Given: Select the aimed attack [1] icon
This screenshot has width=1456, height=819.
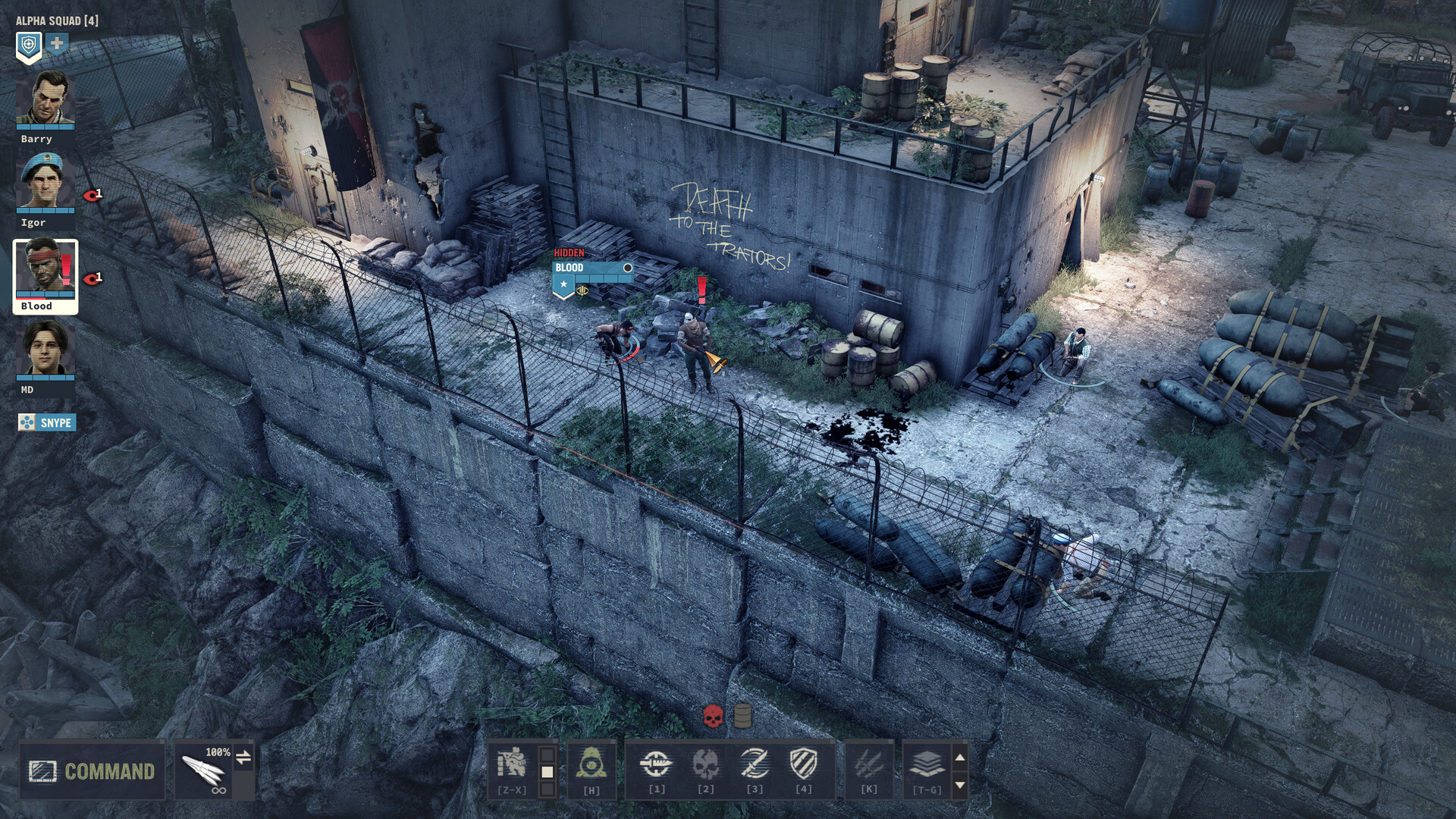Looking at the screenshot, I should 657,764.
